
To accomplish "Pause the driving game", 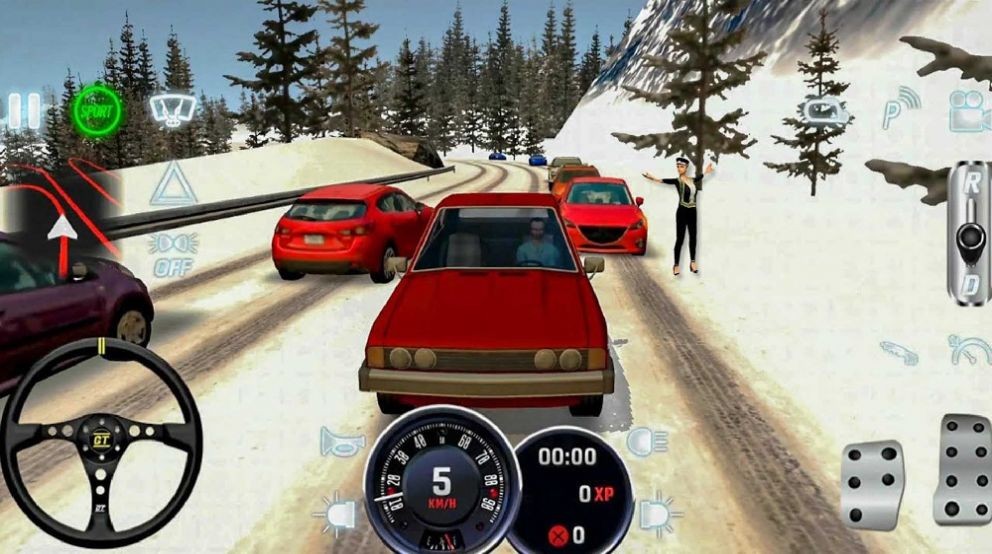I will [x=24, y=110].
